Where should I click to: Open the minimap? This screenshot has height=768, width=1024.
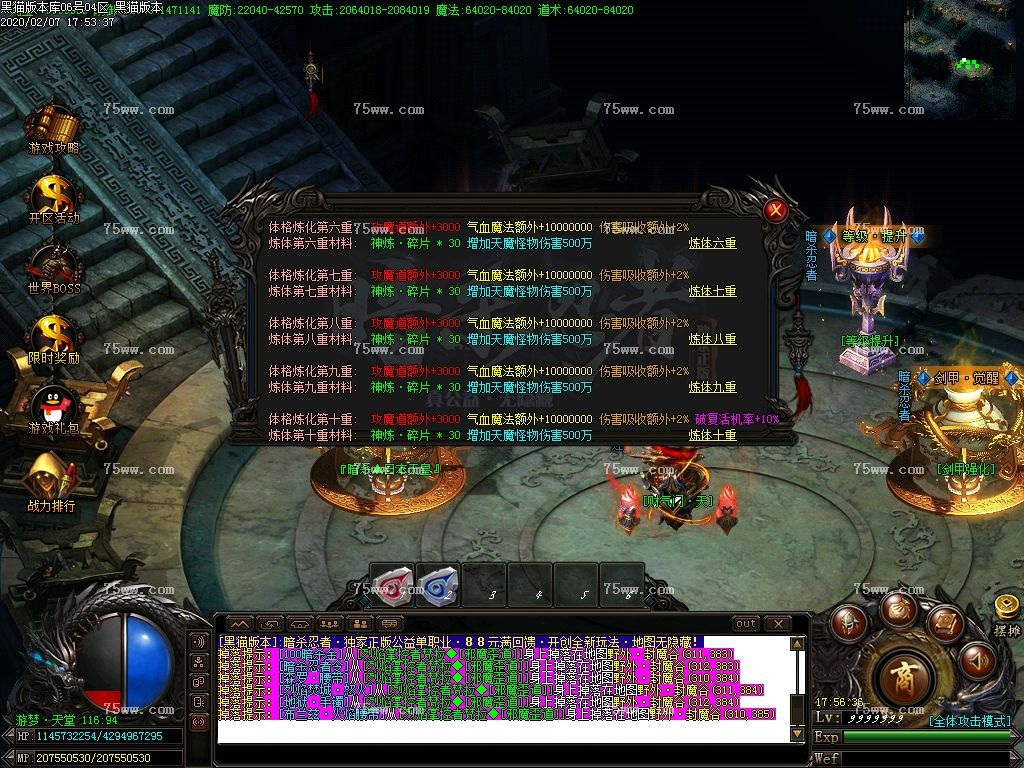[x=962, y=45]
